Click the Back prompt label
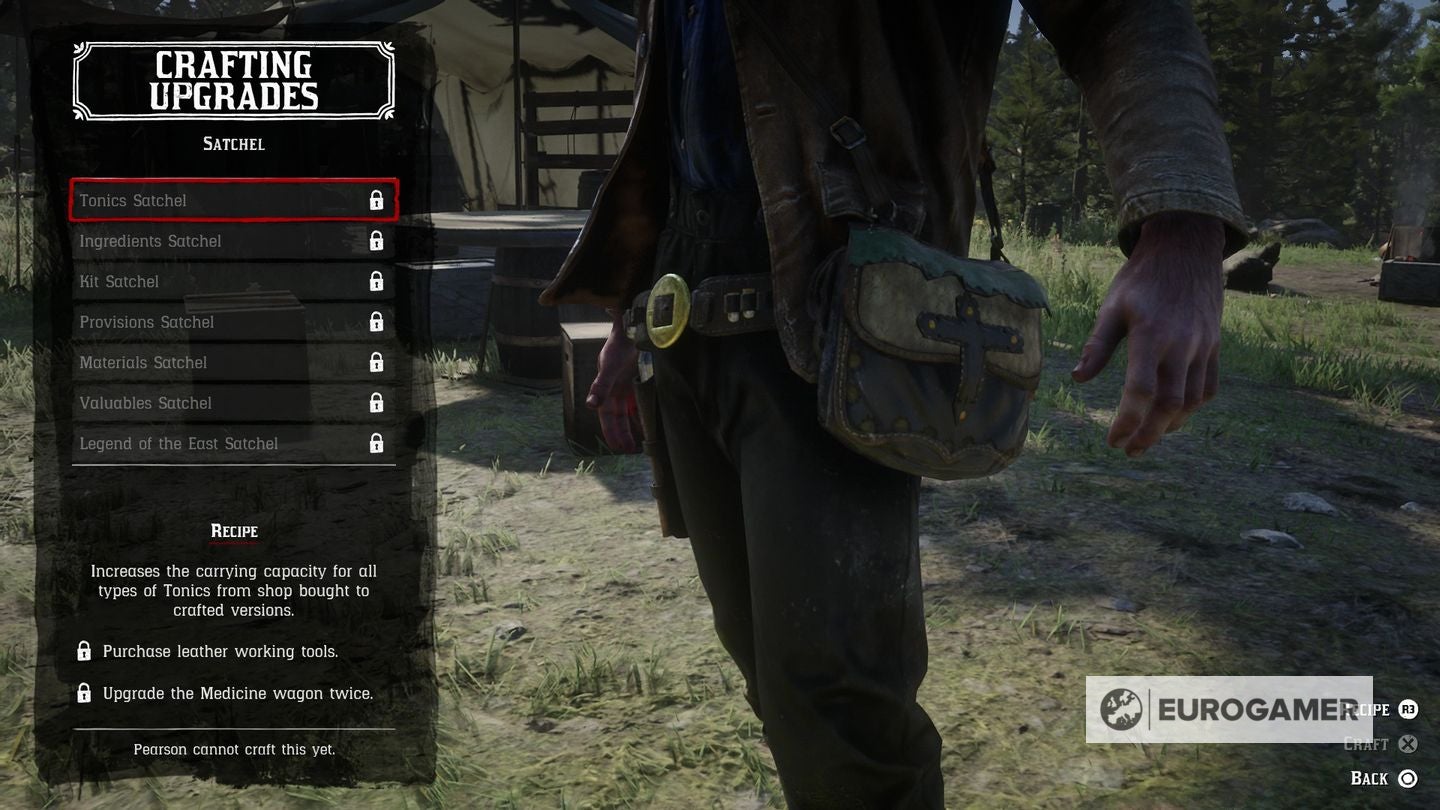The image size is (1440, 810). click(1372, 777)
